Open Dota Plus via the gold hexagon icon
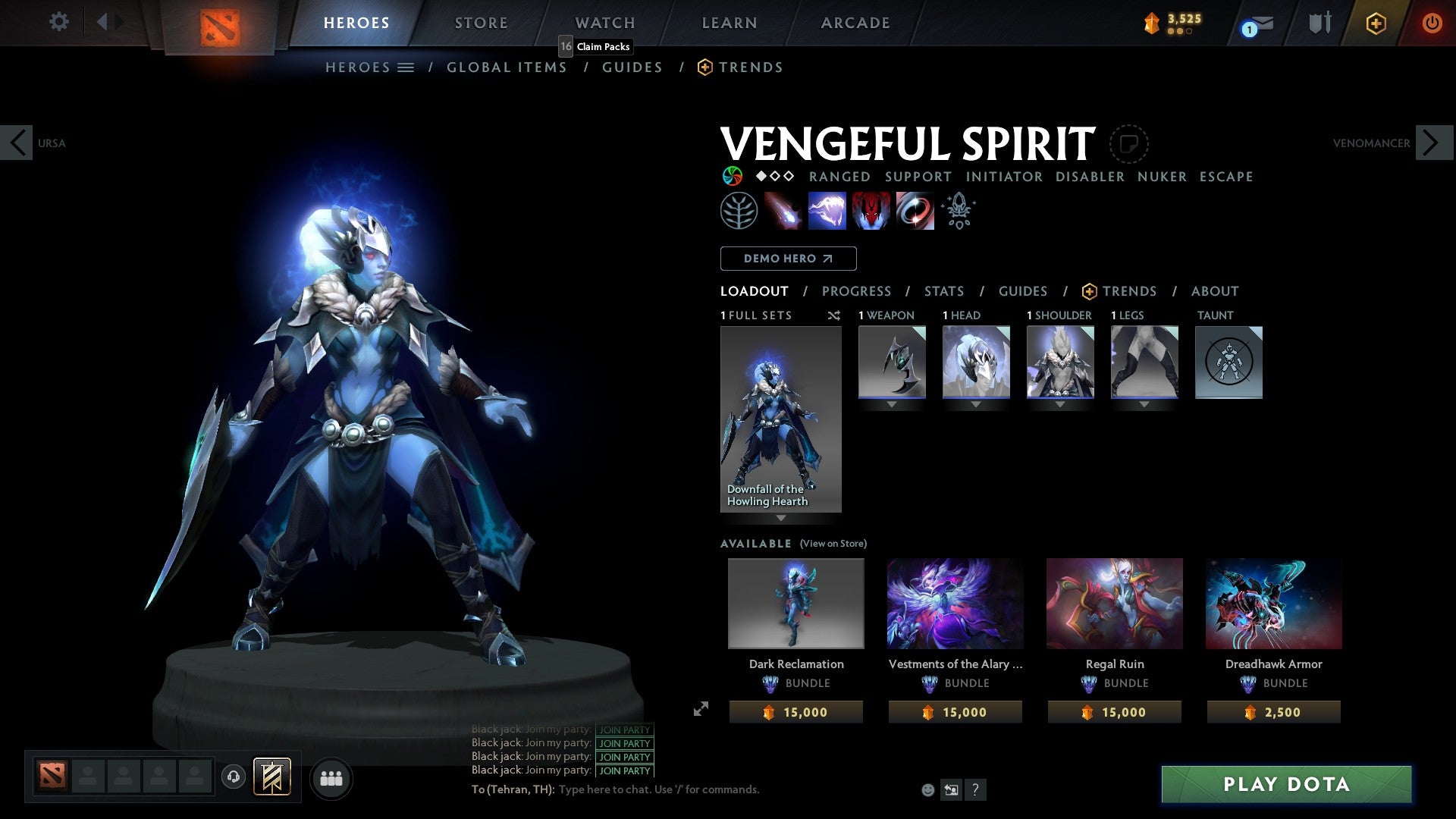Viewport: 1456px width, 819px height. (1376, 23)
